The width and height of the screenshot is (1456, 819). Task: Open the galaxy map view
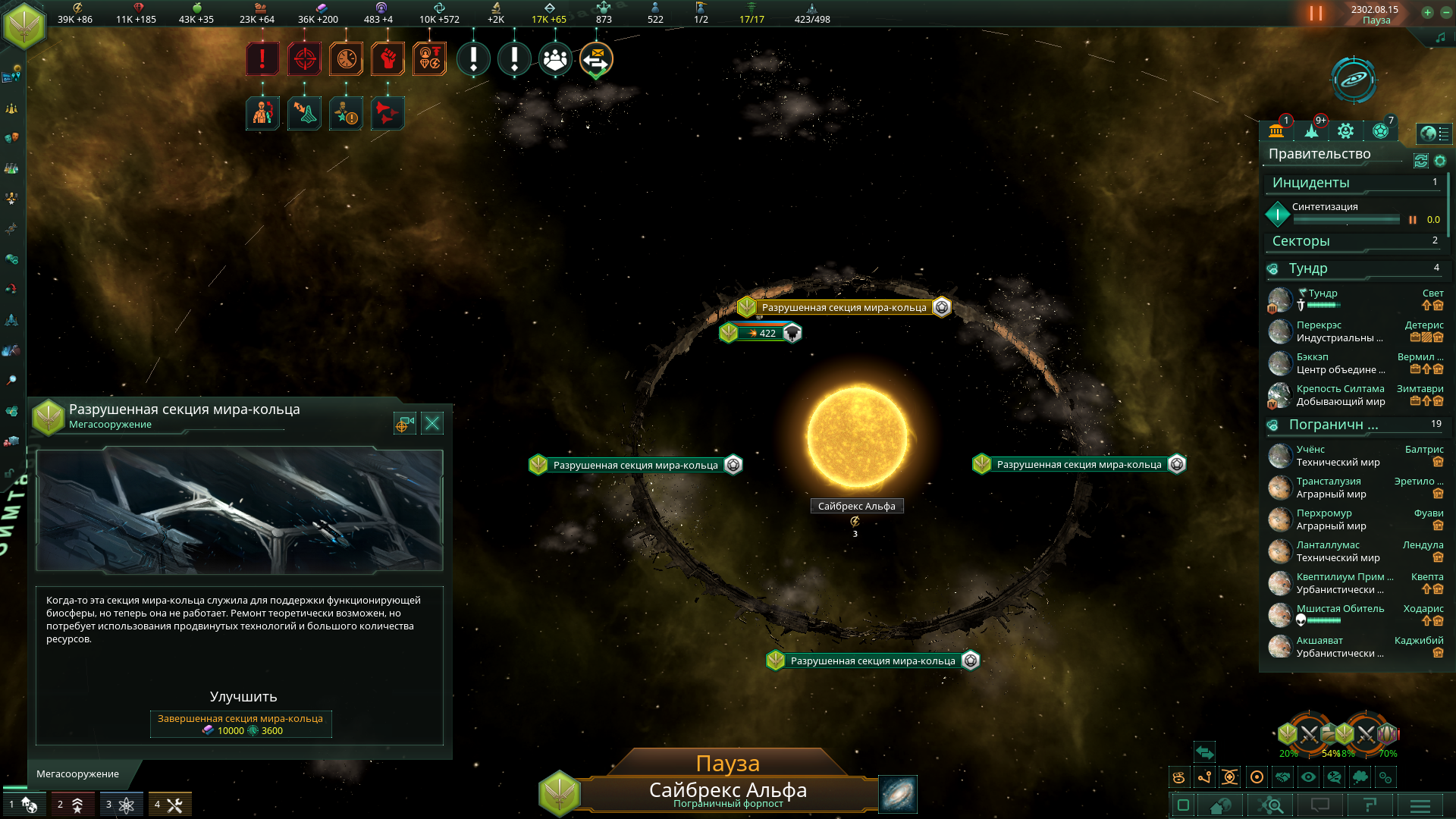coord(898,793)
